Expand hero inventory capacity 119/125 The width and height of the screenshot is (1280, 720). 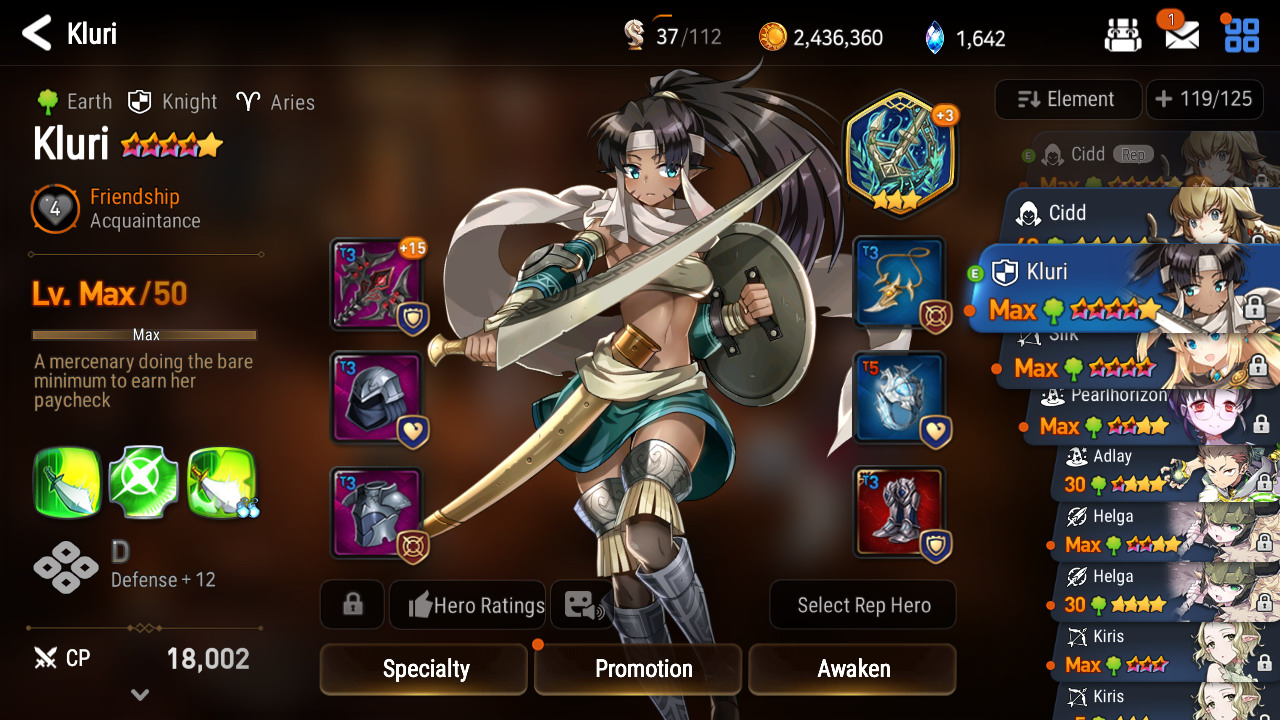1204,99
